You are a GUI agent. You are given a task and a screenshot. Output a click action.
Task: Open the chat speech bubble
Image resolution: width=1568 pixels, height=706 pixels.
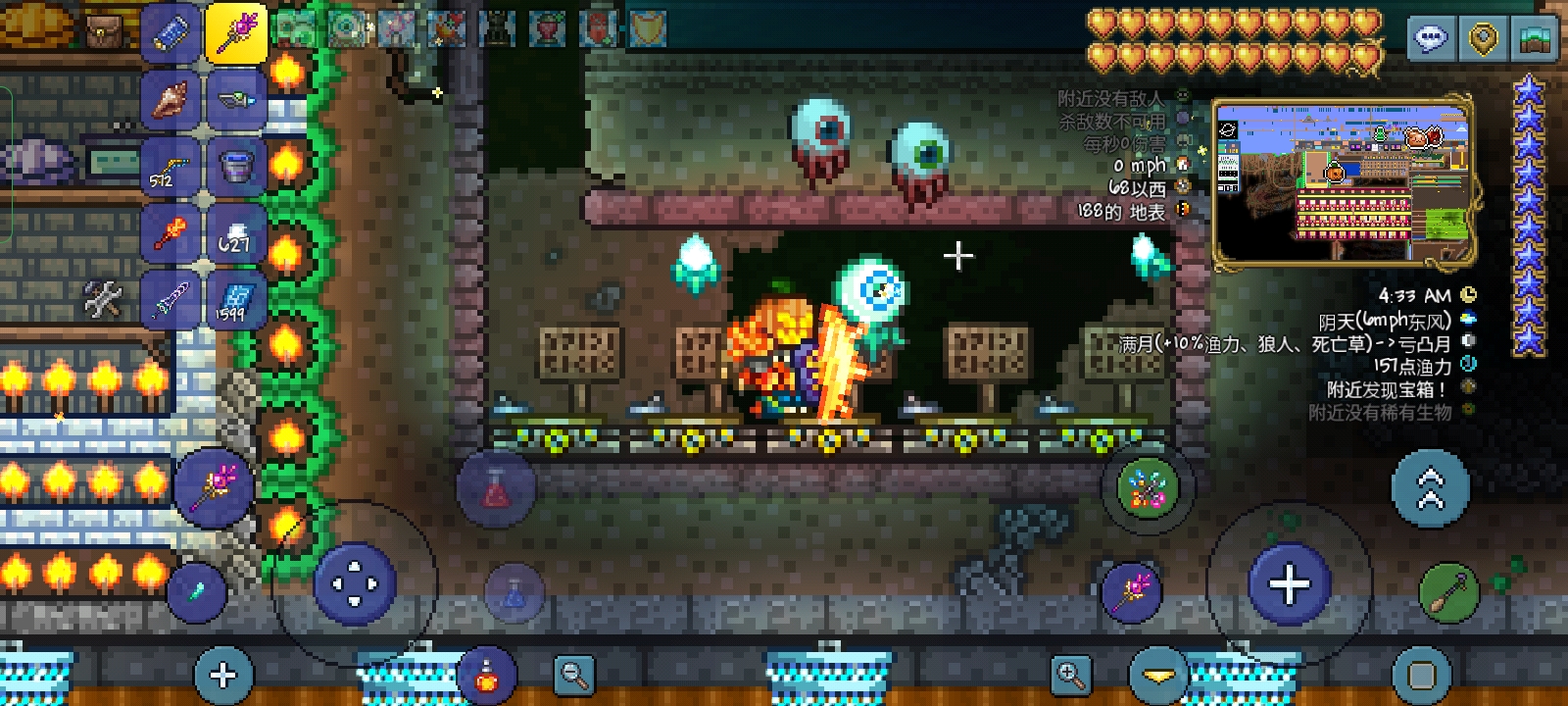[x=1431, y=39]
